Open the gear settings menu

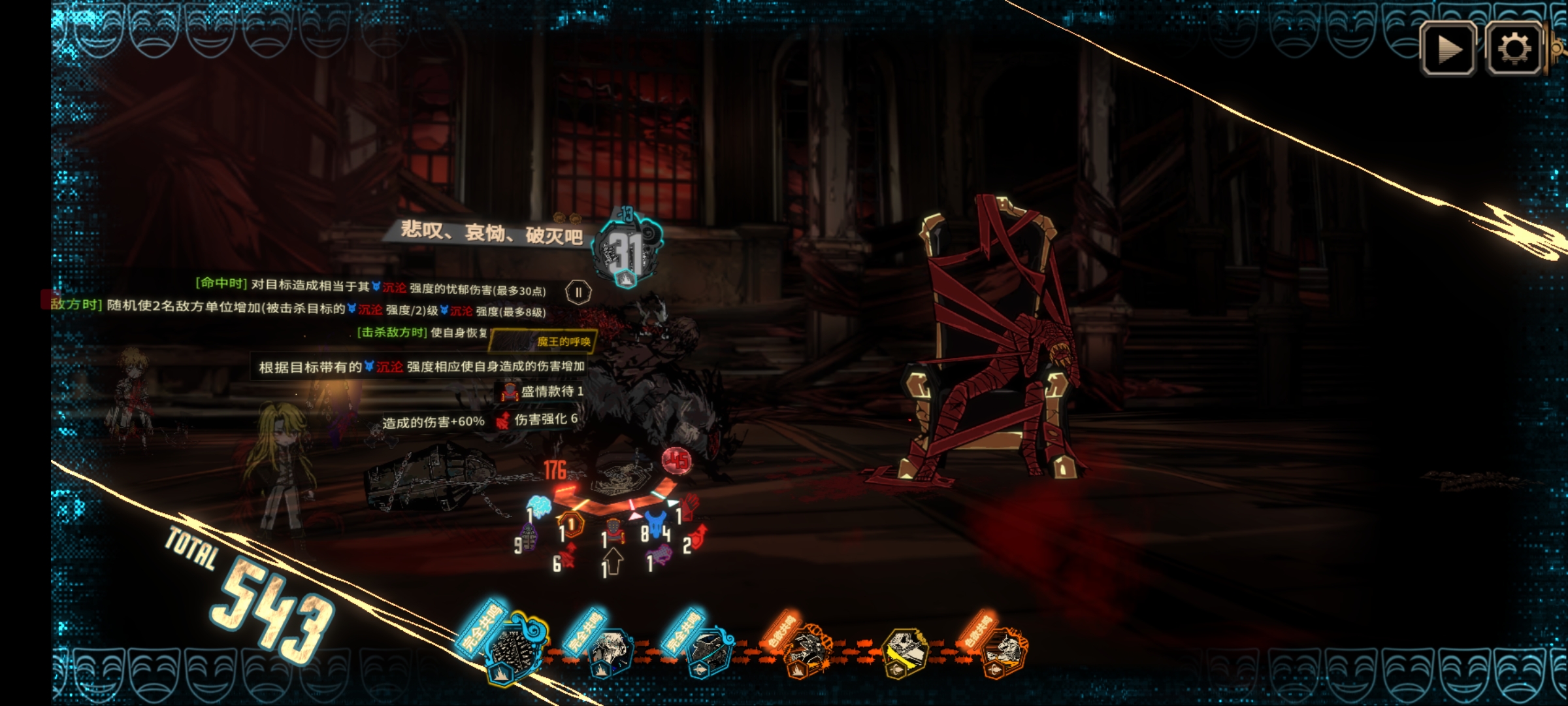coord(1514,49)
